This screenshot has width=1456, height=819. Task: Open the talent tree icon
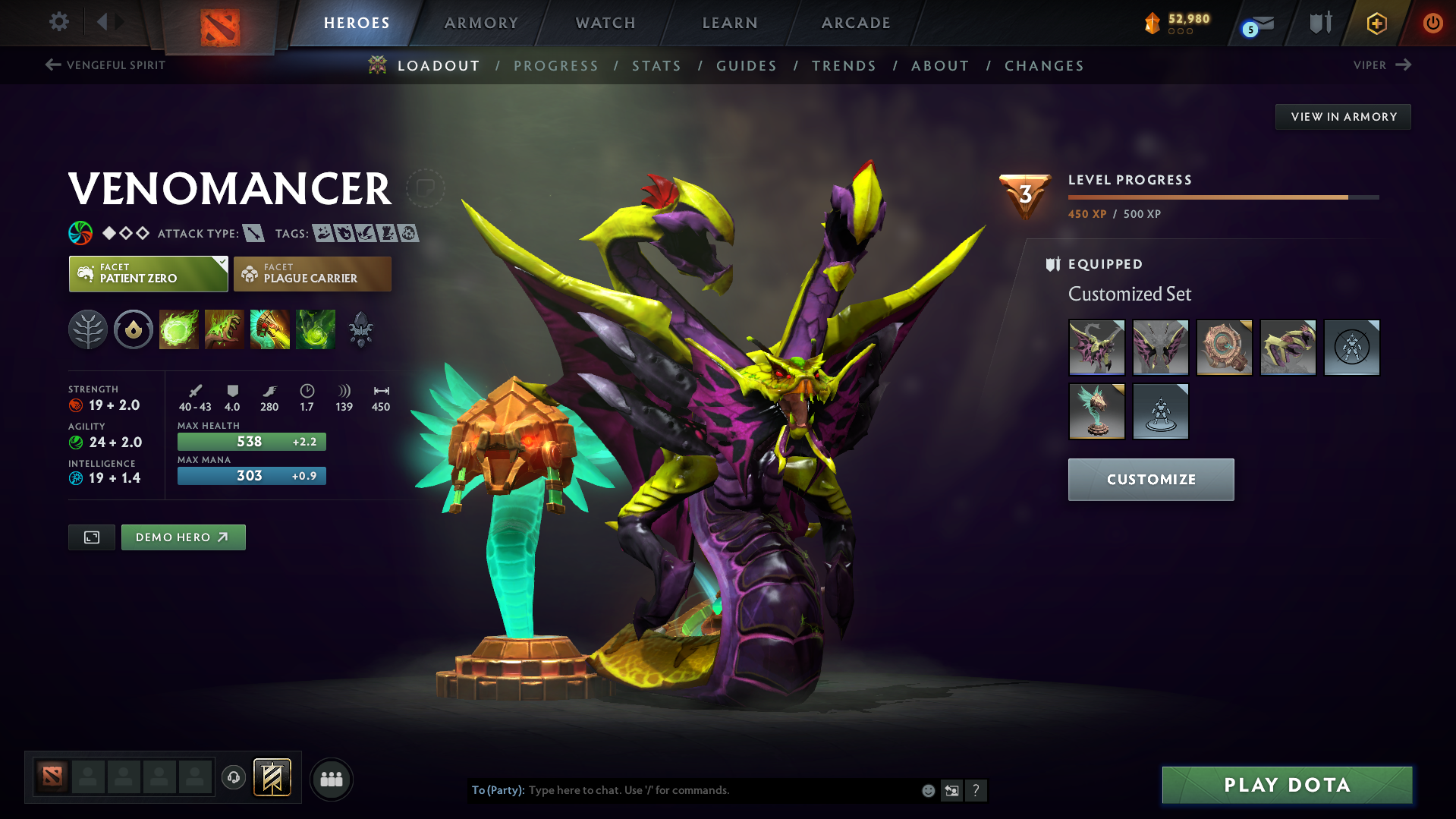pyautogui.click(x=87, y=329)
